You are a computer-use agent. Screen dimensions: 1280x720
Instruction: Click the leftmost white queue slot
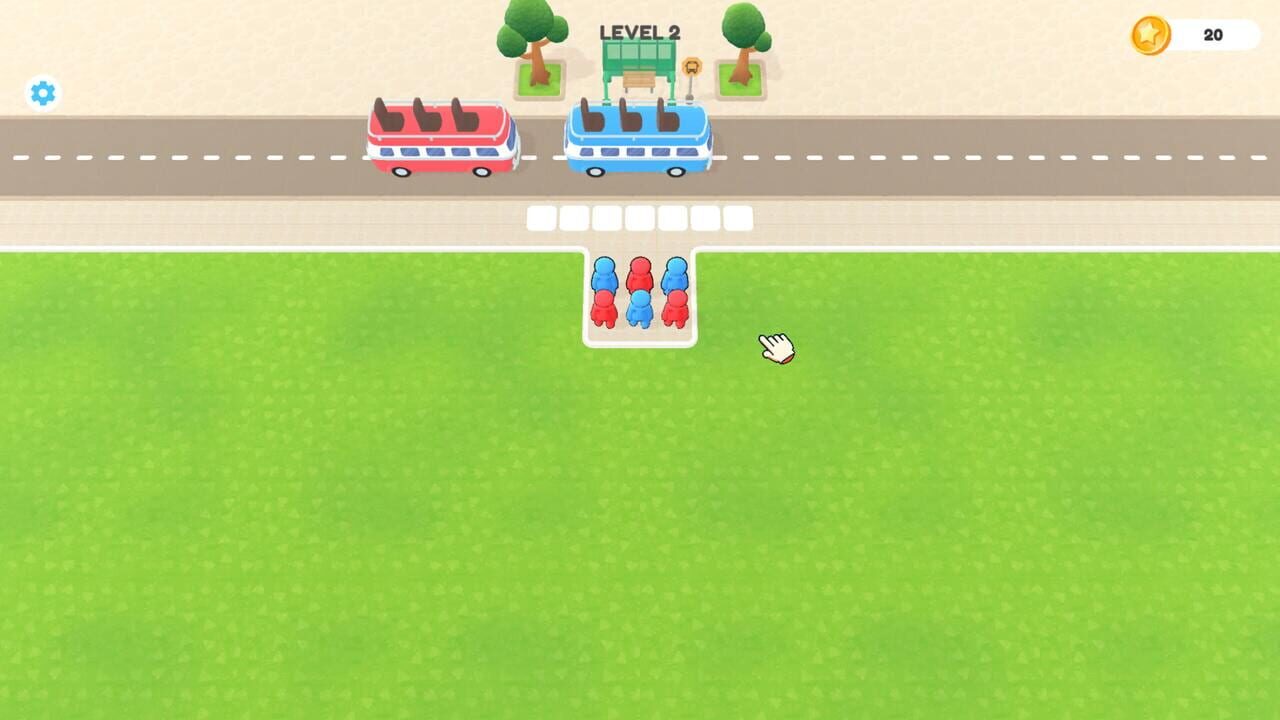[541, 217]
